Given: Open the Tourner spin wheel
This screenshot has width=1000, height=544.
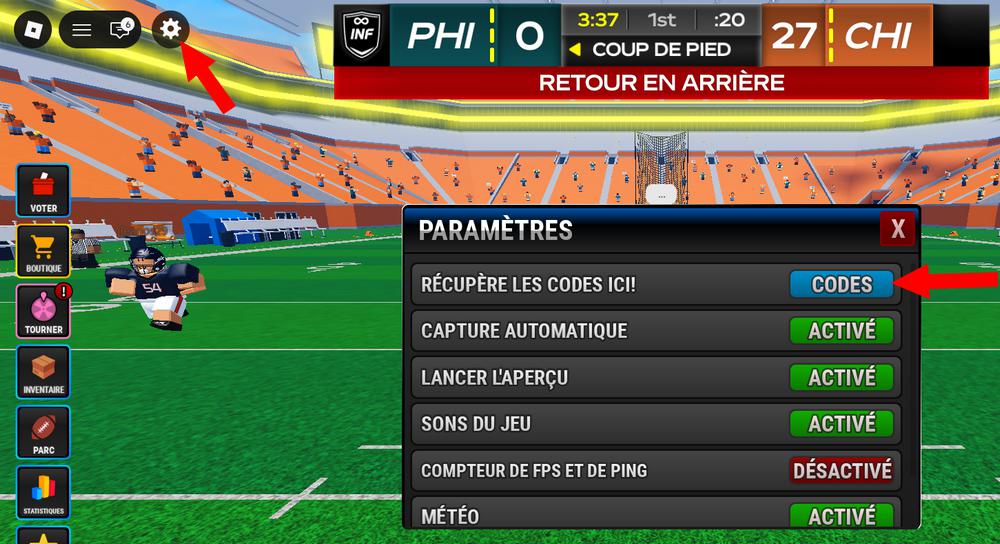Looking at the screenshot, I should (x=43, y=311).
